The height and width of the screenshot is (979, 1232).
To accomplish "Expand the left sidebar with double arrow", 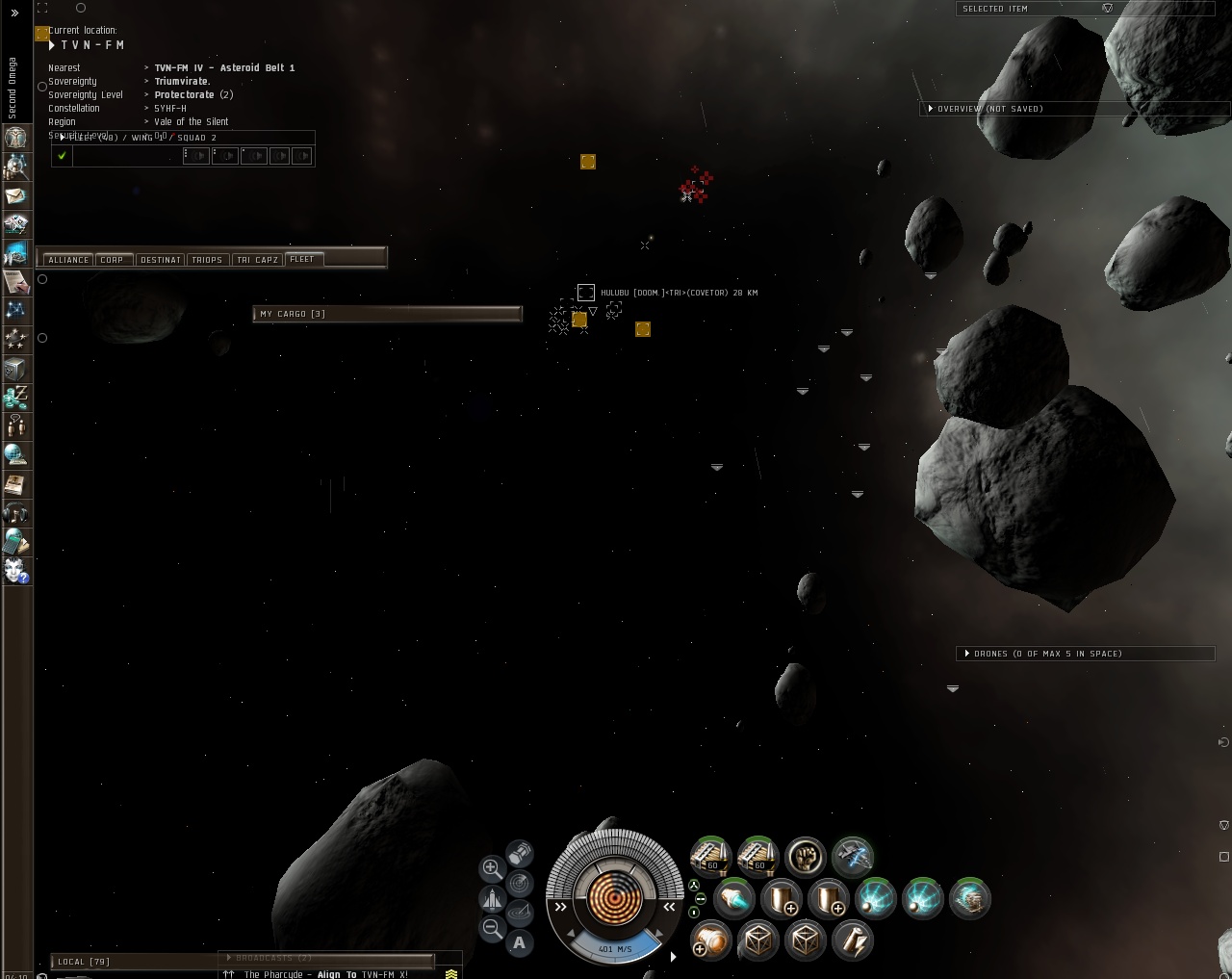I will [14, 13].
